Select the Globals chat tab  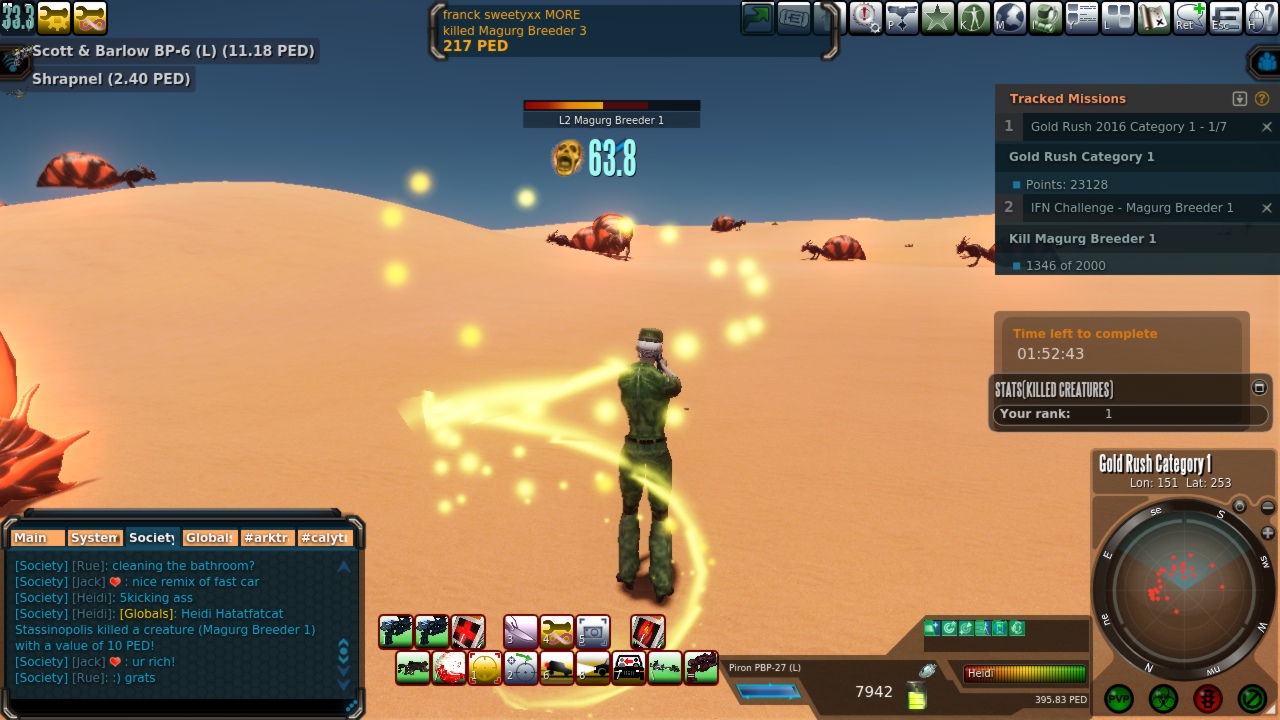point(210,538)
